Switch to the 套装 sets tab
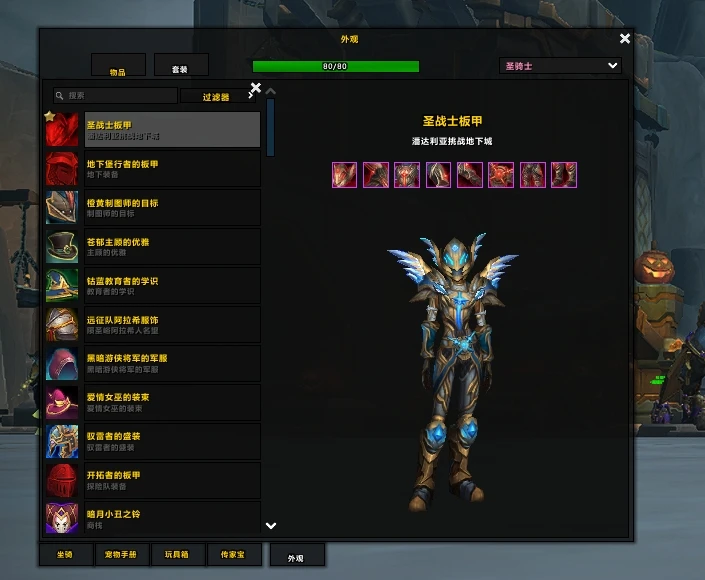 click(x=181, y=66)
